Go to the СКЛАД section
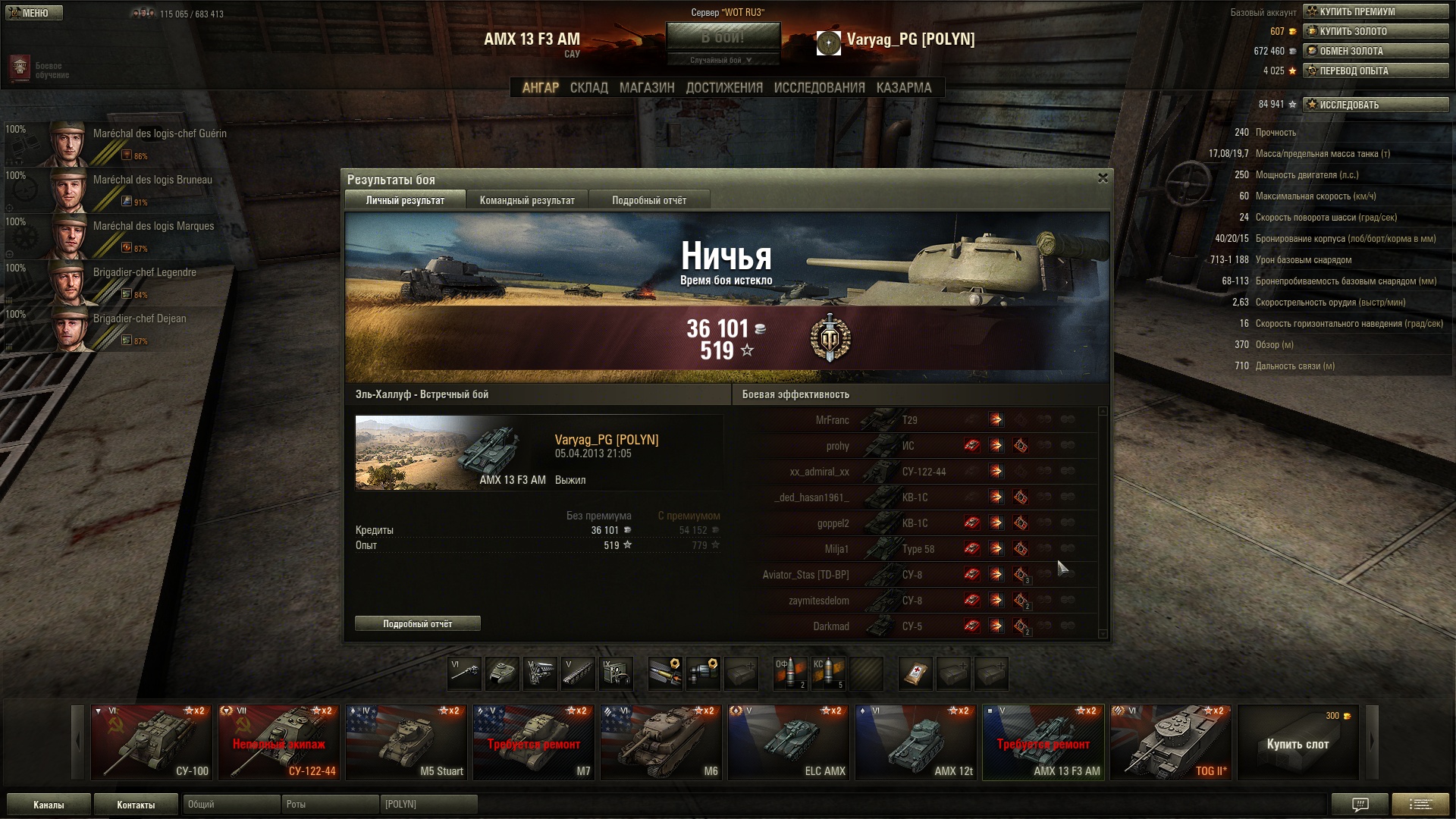The image size is (1456, 819). 588,88
